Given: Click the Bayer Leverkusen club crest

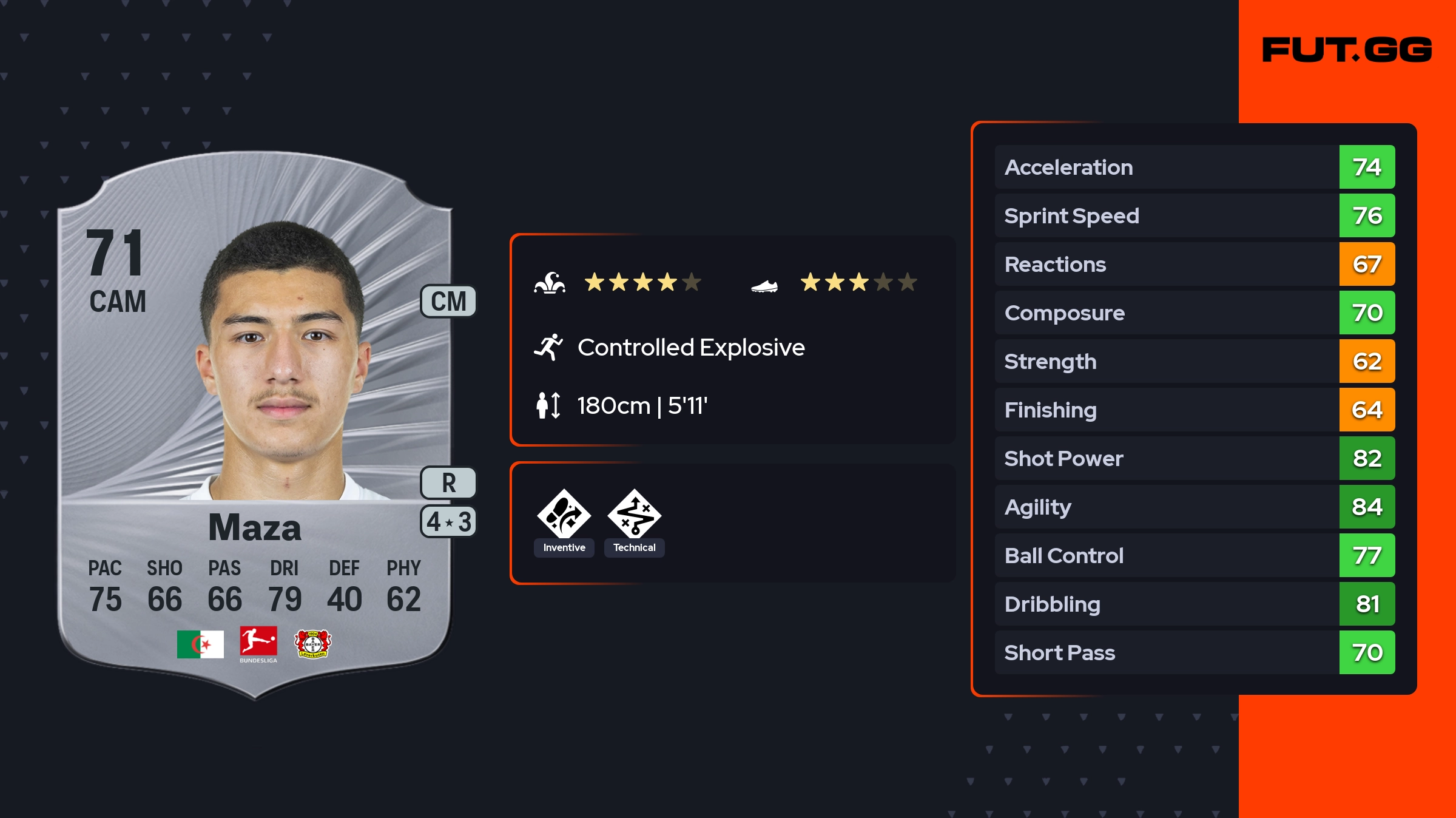Looking at the screenshot, I should [312, 644].
